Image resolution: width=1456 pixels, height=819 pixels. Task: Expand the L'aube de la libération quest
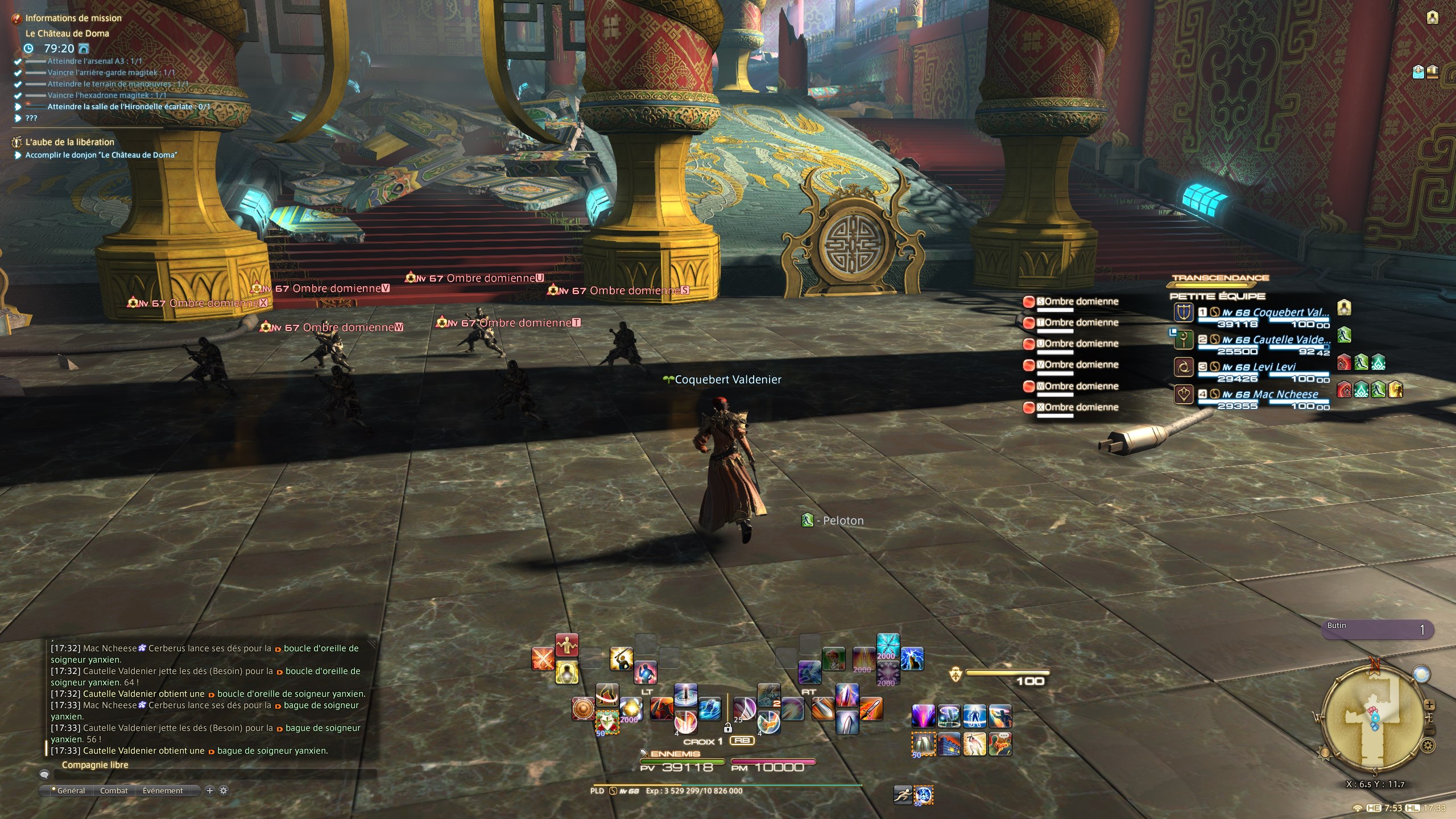point(69,142)
